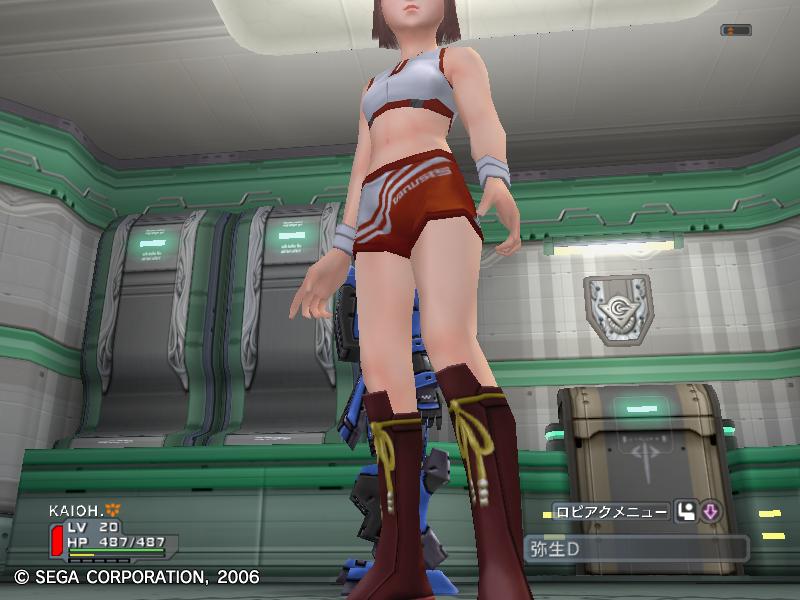This screenshot has width=800, height=600.
Task: Click the seated figure lobby action icon
Action: pyautogui.click(x=685, y=512)
